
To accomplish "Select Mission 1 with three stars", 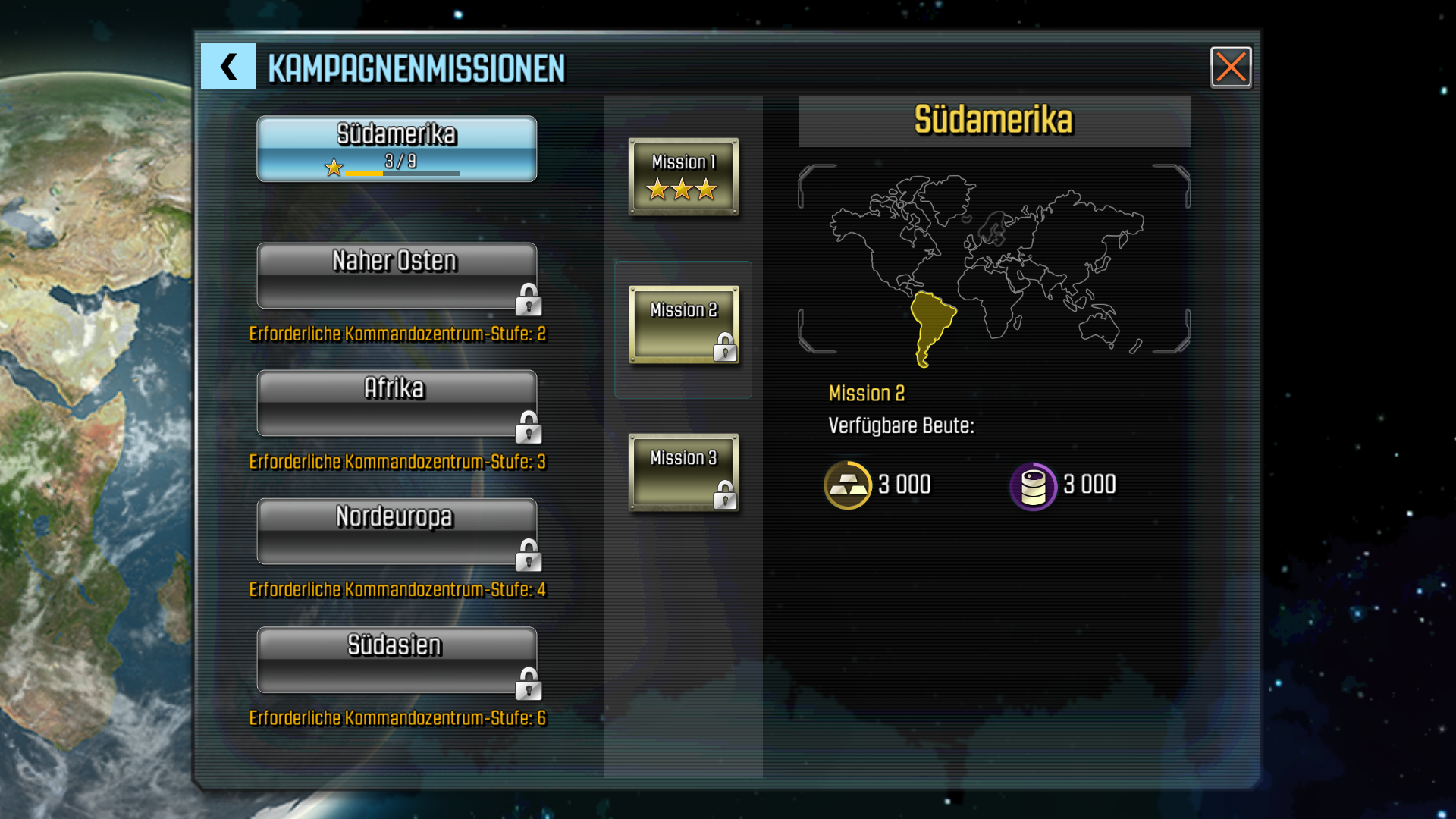I will (683, 177).
